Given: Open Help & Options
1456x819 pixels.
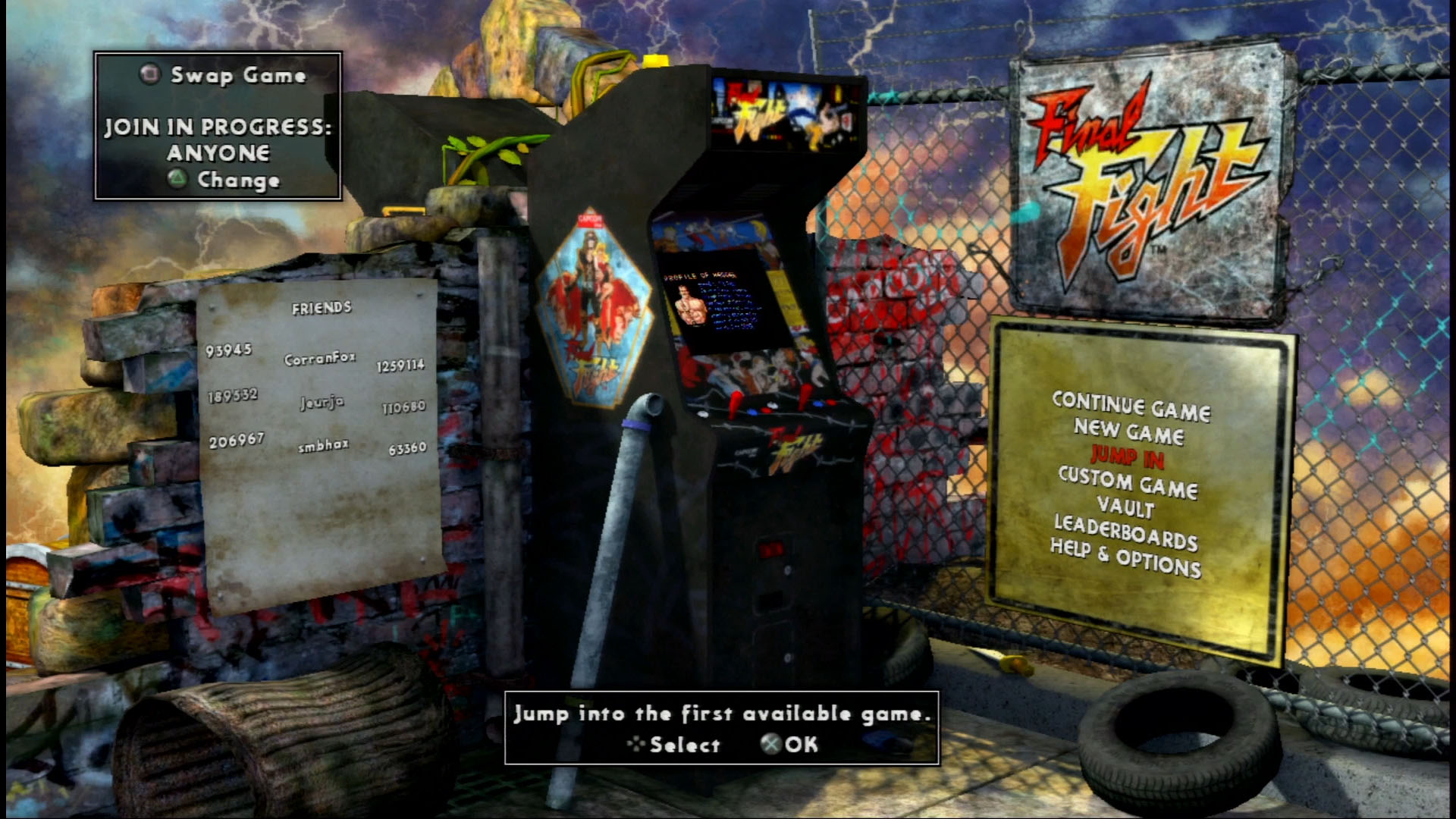Looking at the screenshot, I should click(x=1125, y=558).
